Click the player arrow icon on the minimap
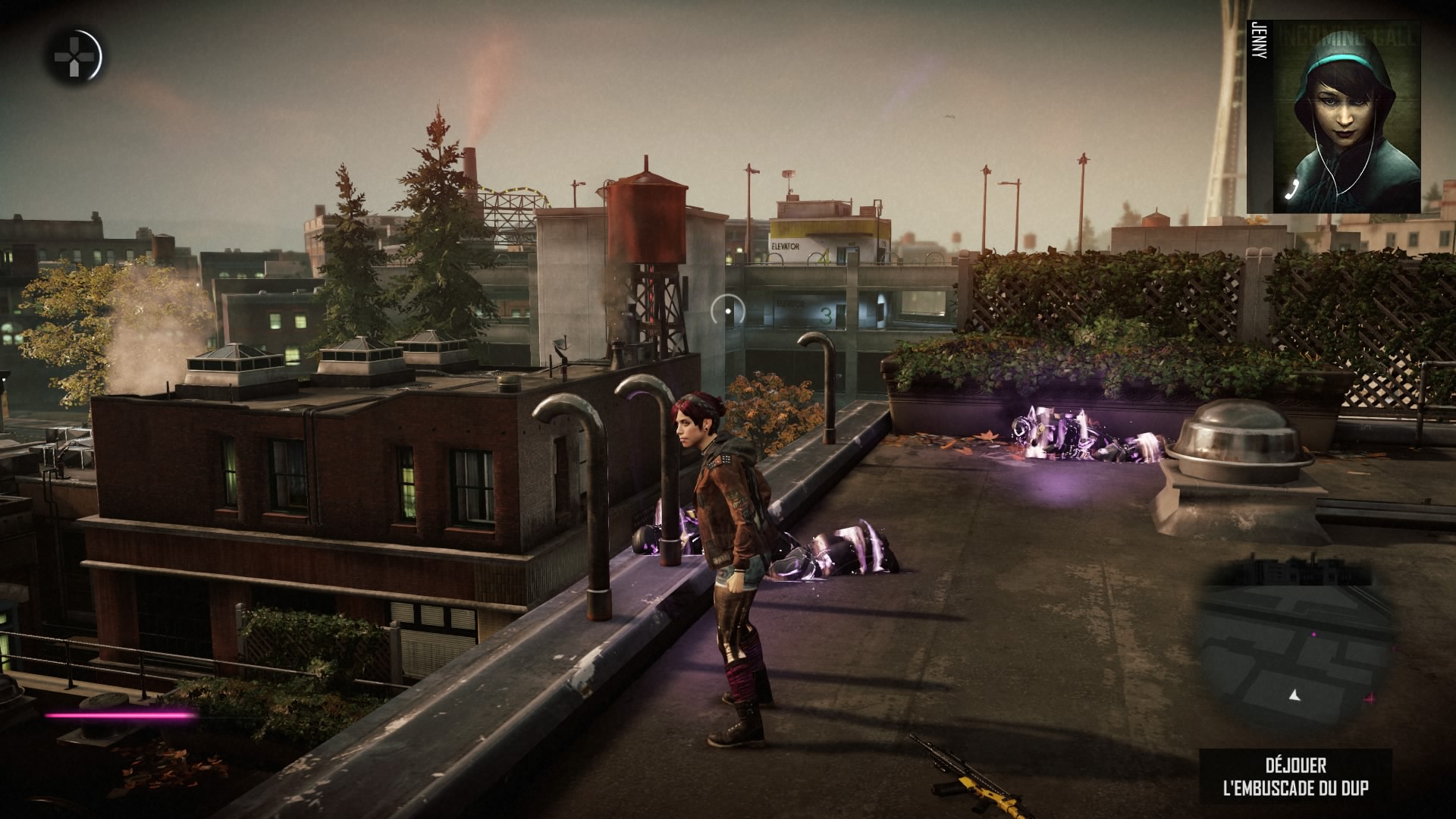 pos(1294,696)
